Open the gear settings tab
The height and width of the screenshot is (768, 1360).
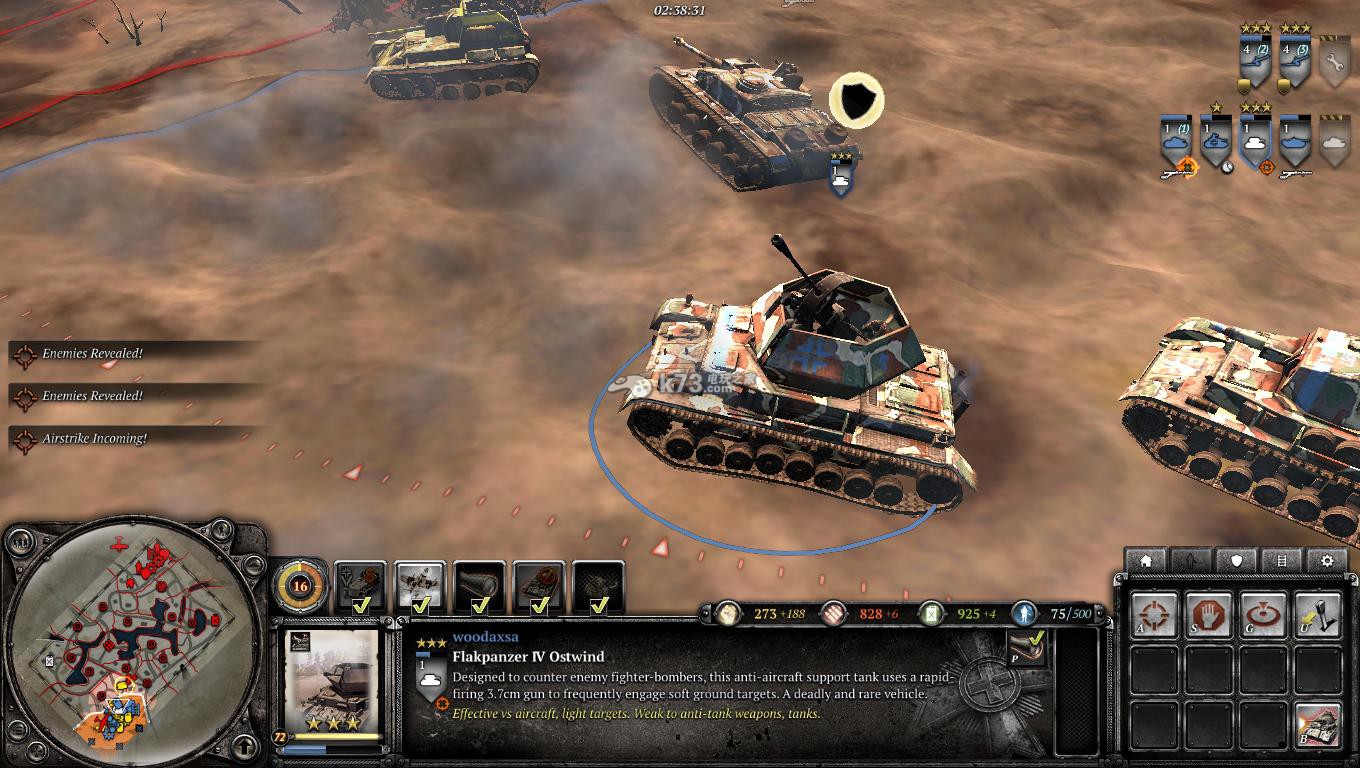click(1327, 561)
